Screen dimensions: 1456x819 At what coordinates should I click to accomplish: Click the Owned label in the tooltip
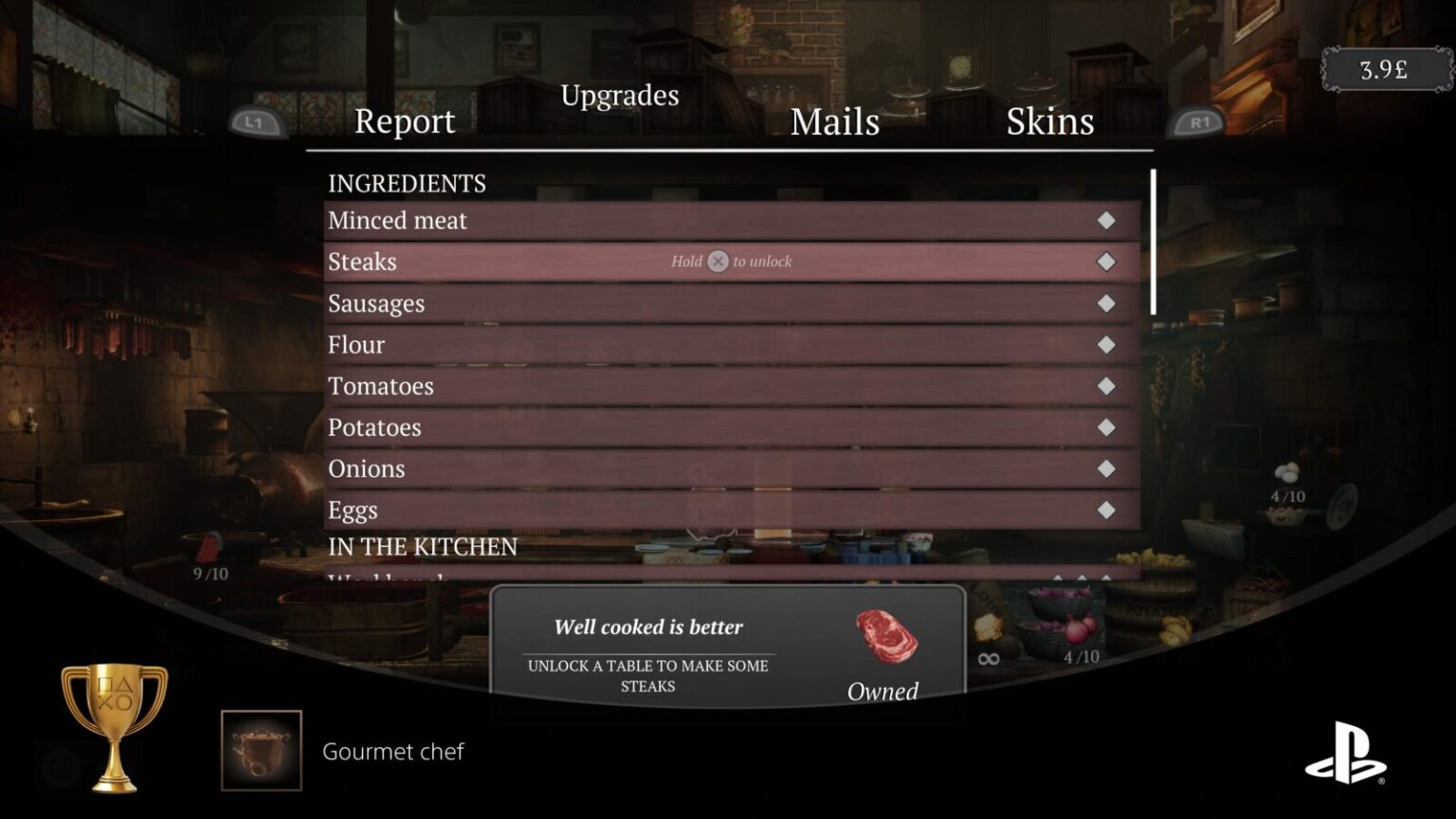(882, 692)
